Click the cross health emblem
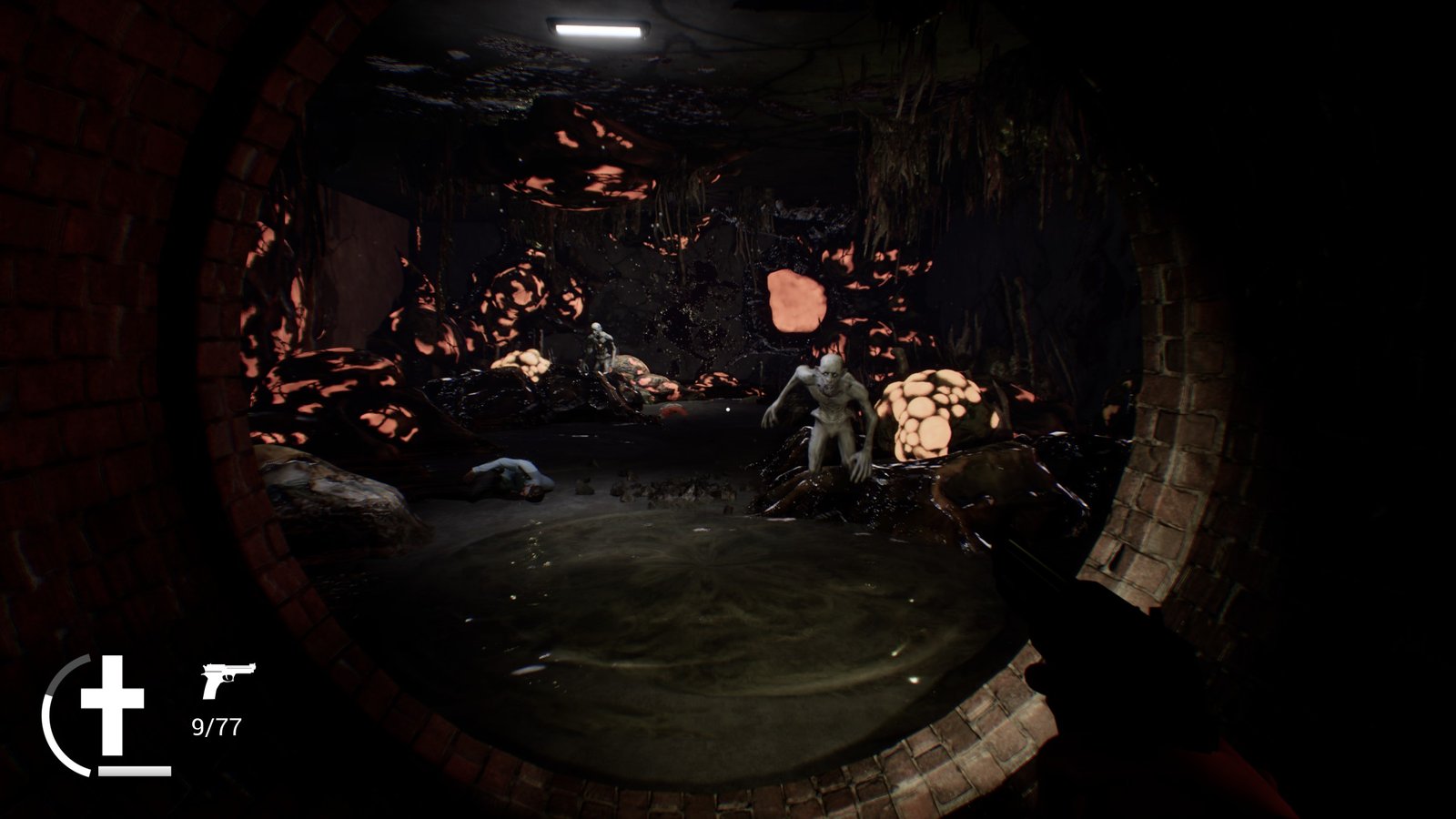The height and width of the screenshot is (819, 1456). [x=112, y=703]
